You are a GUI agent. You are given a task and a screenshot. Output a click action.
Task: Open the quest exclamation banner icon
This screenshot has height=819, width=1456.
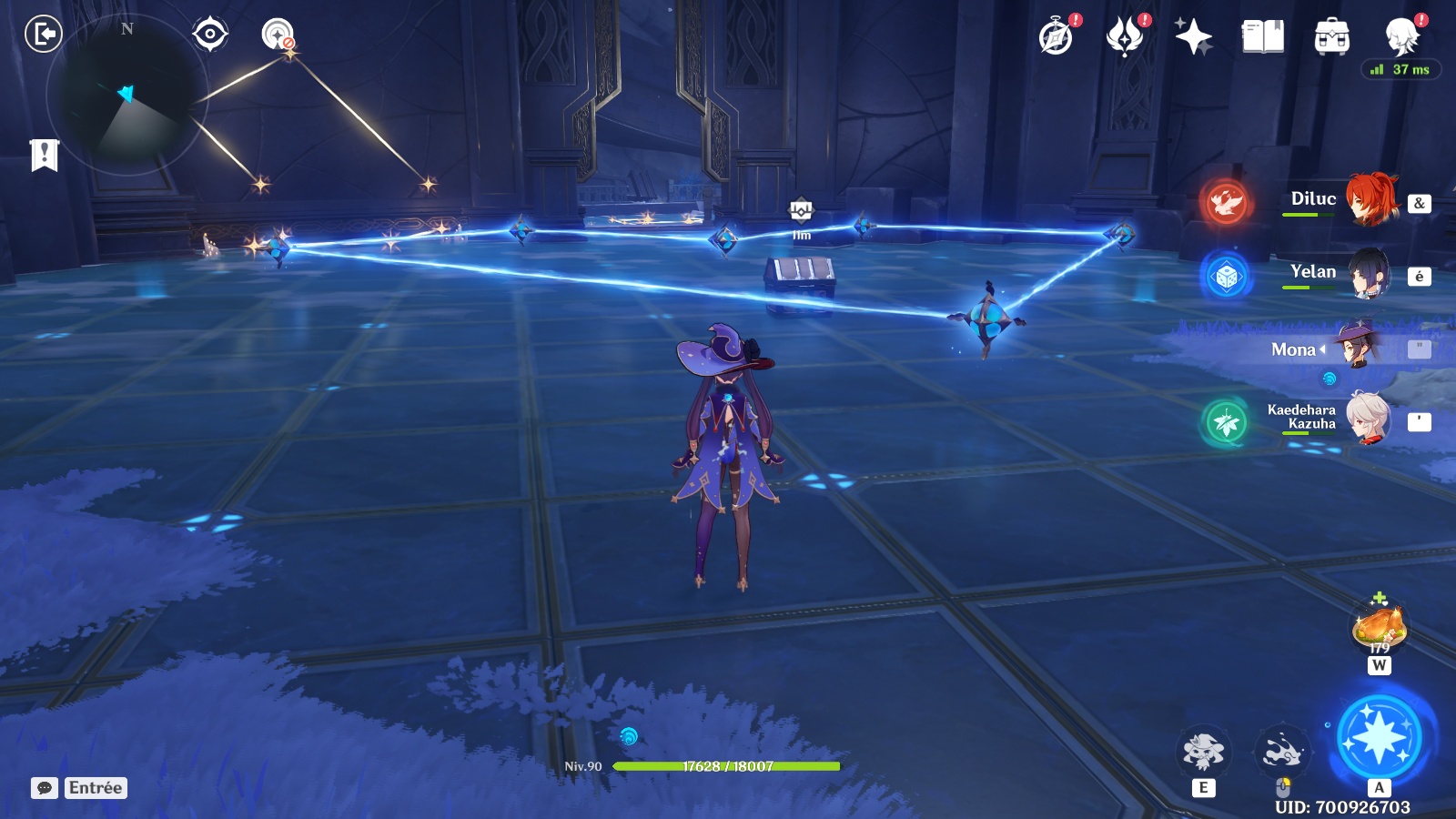[44, 155]
